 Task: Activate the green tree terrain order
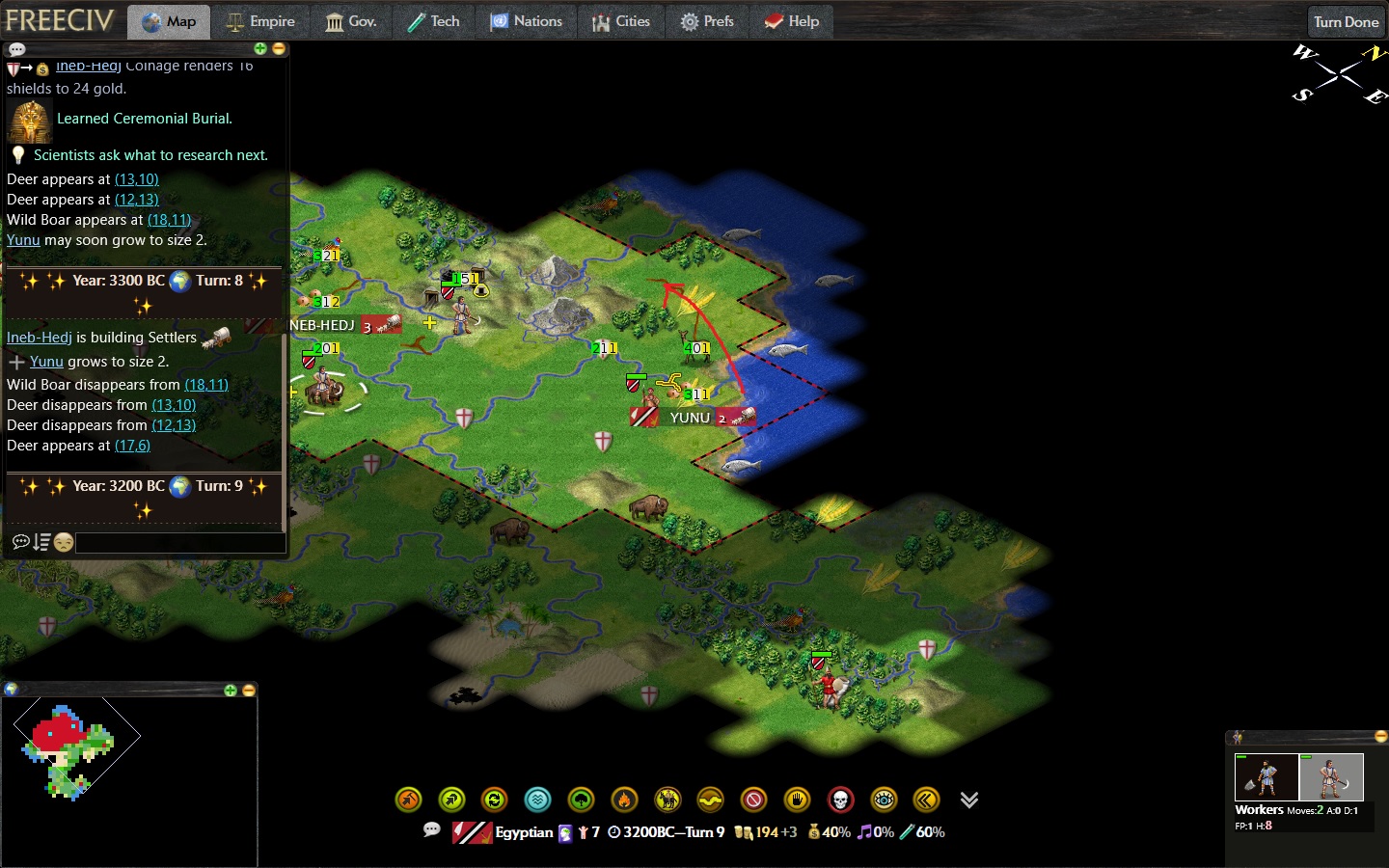[581, 800]
